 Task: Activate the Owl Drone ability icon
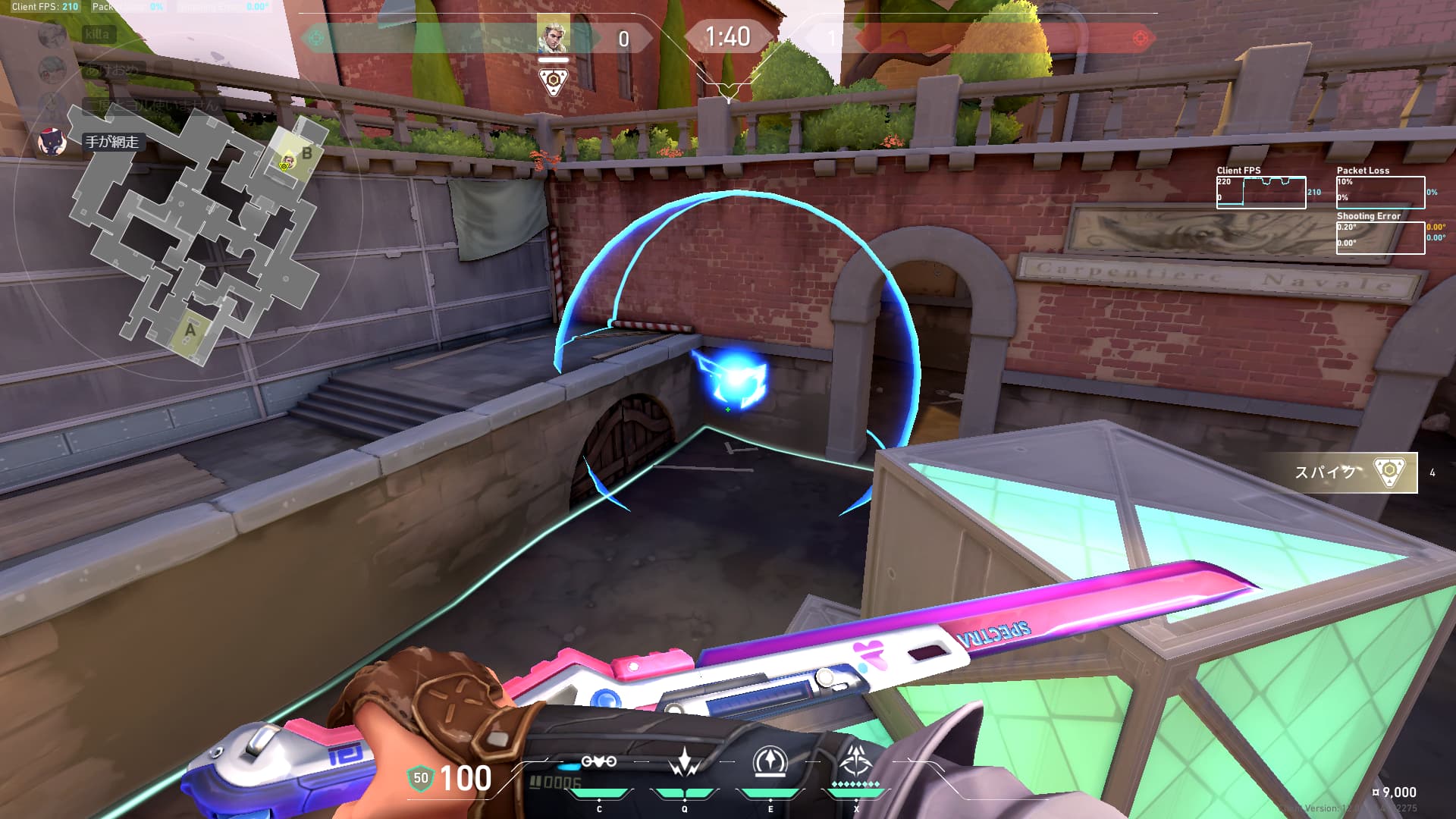click(x=598, y=763)
